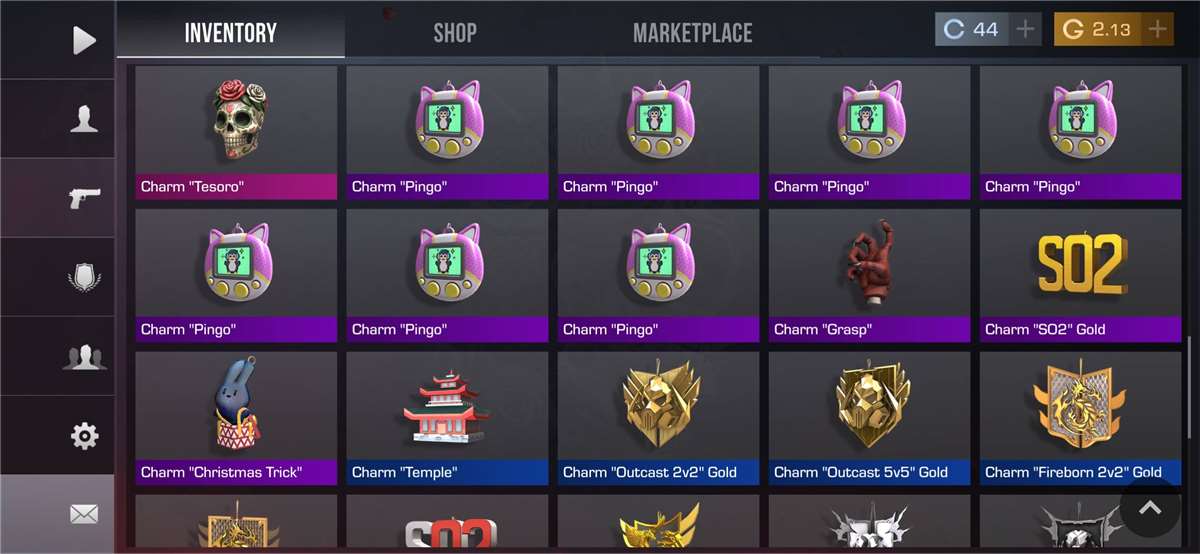Select the Charm "Christmas Trick" item
Viewport: 1200px width, 554px height.
point(236,417)
